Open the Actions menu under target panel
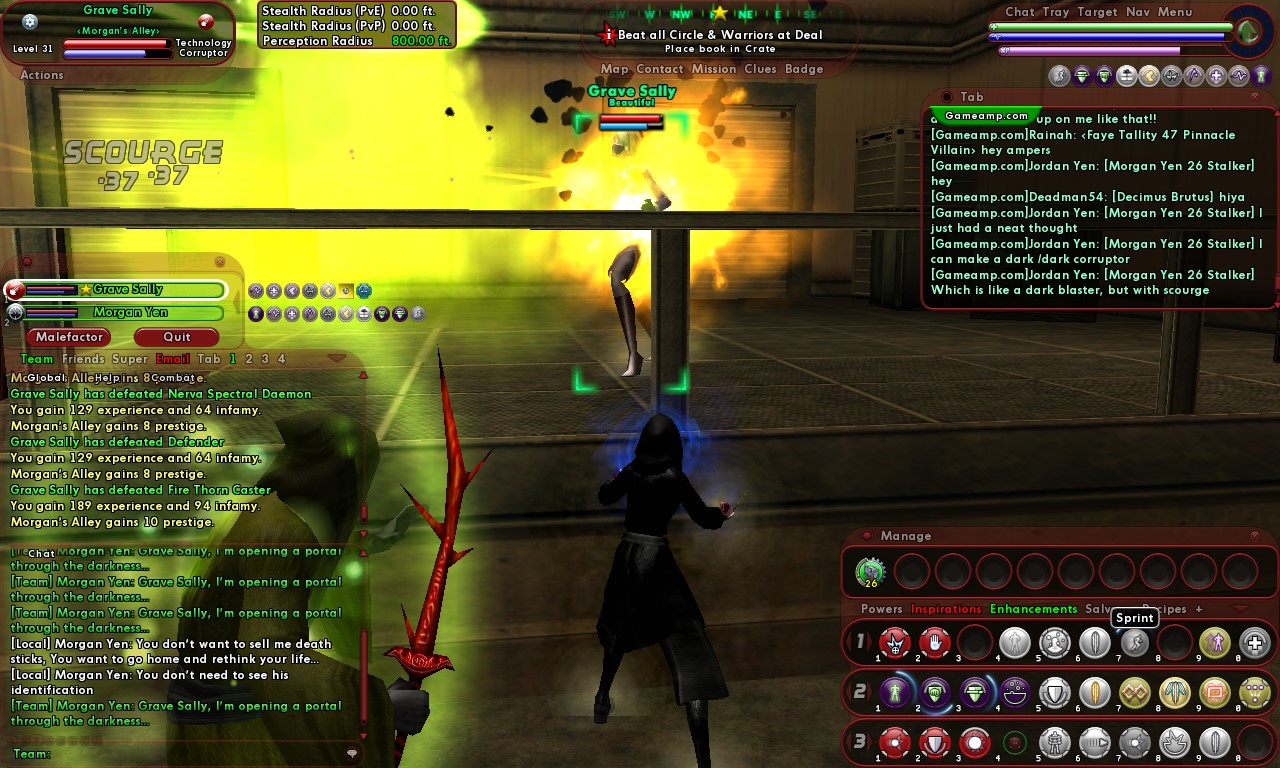This screenshot has width=1280, height=768. coord(42,75)
